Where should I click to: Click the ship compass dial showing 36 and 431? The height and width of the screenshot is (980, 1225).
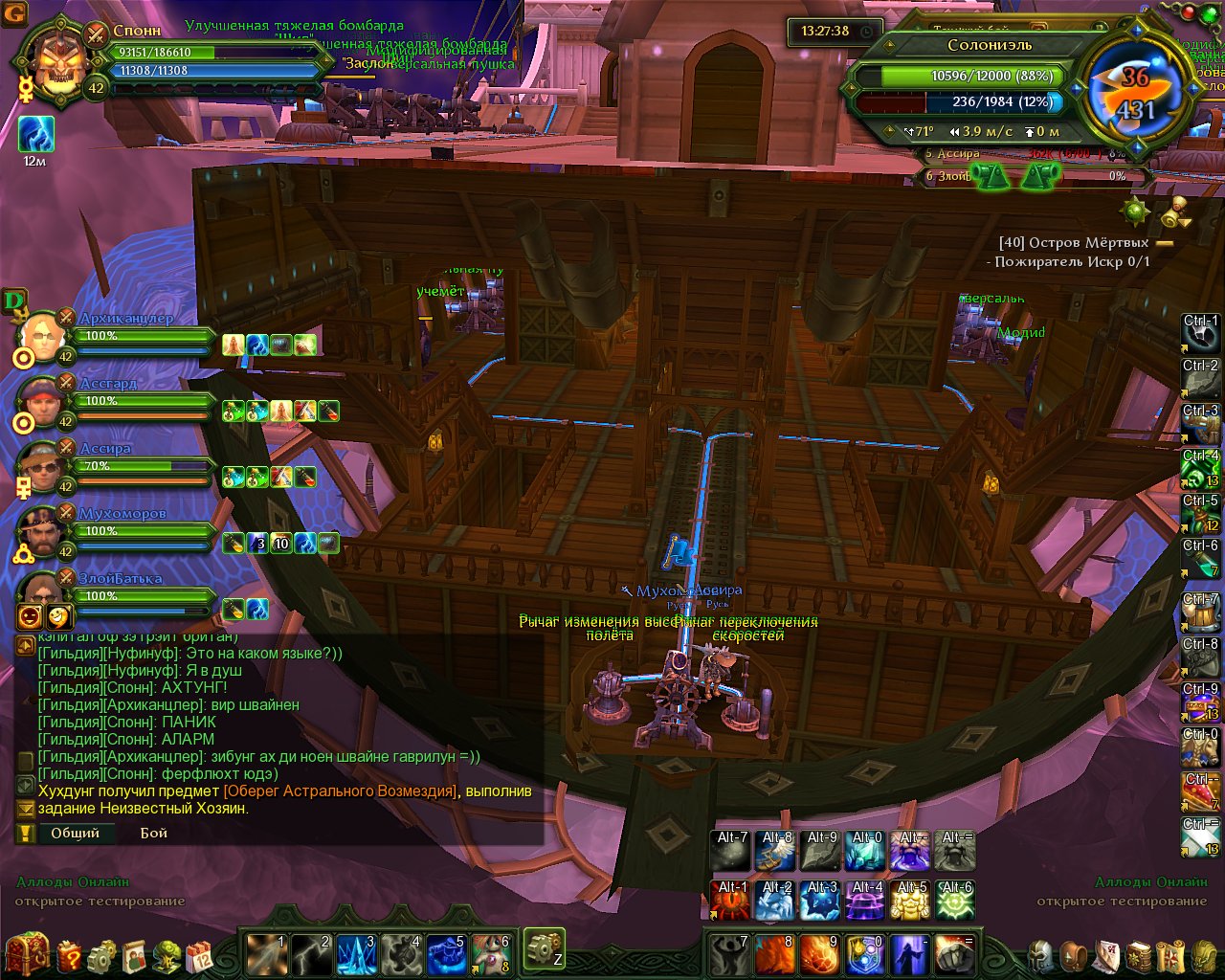point(1136,93)
